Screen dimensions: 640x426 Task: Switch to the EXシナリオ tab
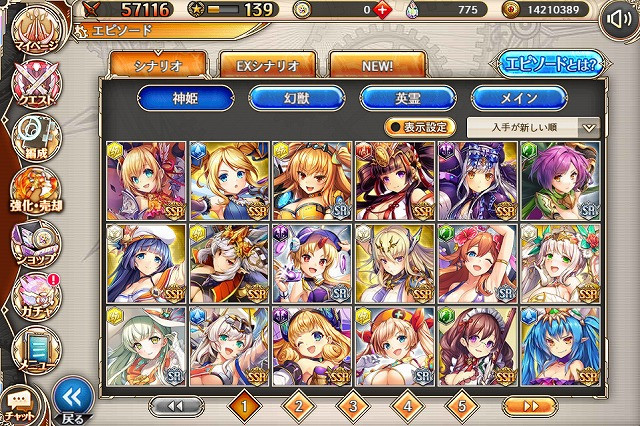(268, 65)
